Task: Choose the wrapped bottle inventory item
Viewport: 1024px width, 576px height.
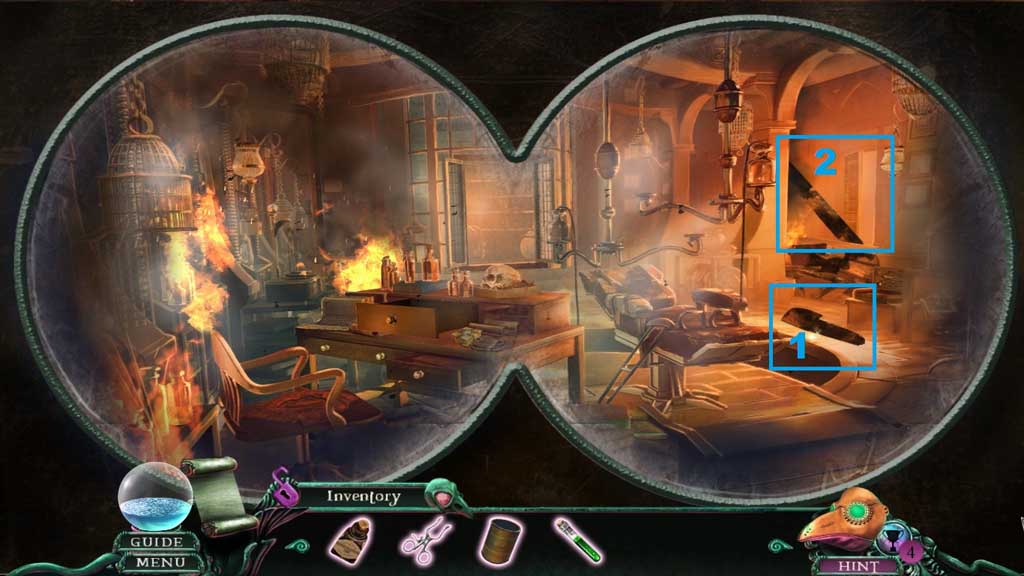Action: click(x=351, y=541)
